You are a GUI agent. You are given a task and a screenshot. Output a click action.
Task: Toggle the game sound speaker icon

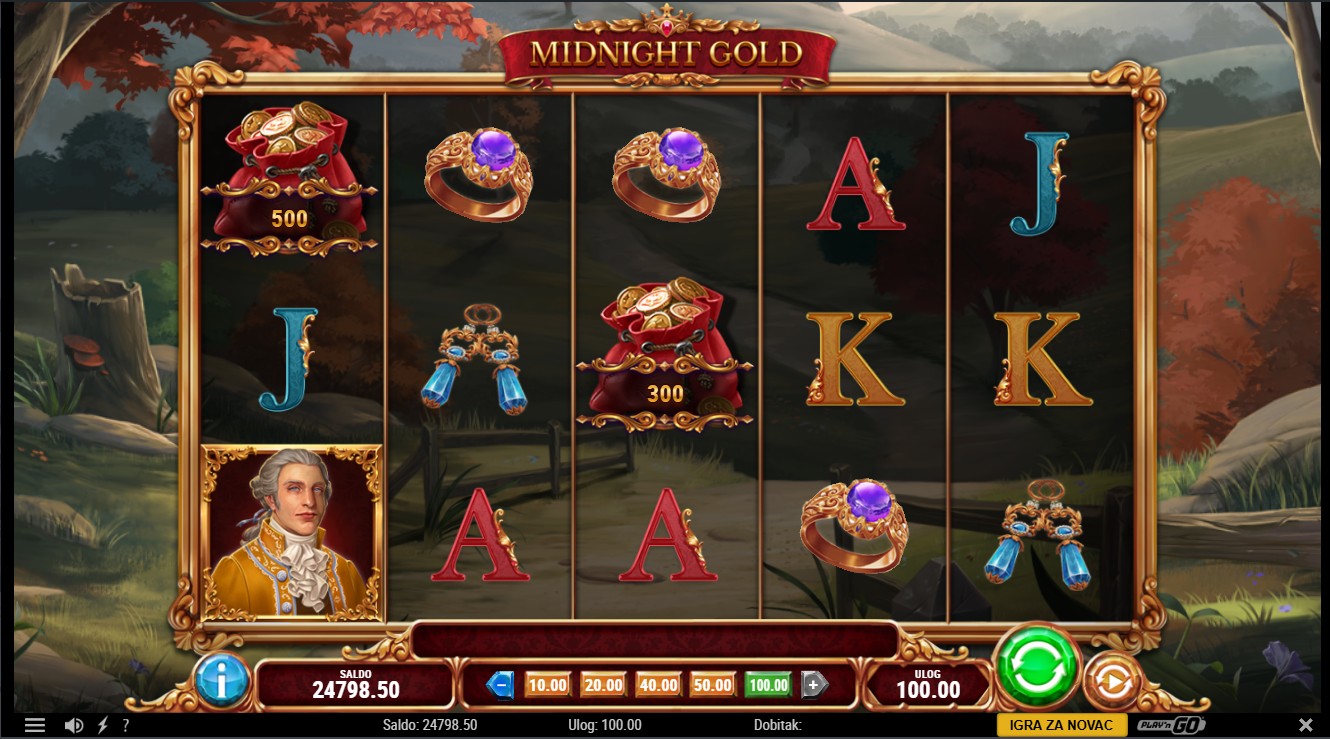click(74, 725)
